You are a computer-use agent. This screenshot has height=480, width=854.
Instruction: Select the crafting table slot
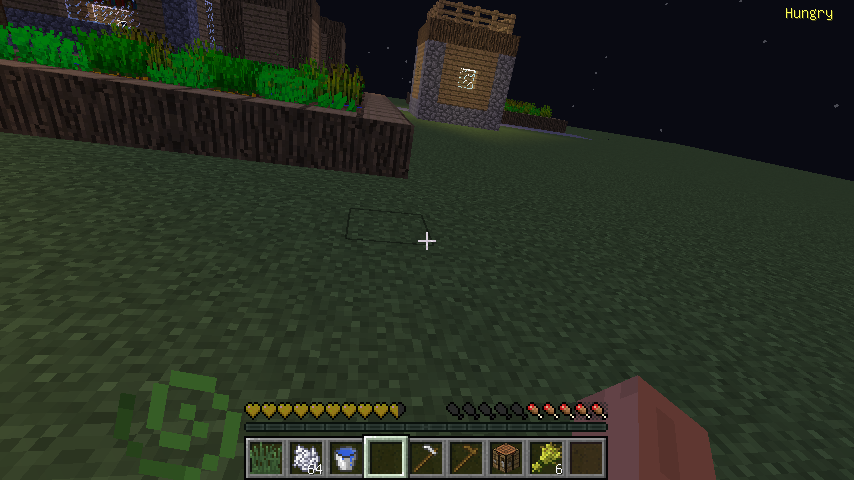[x=506, y=458]
